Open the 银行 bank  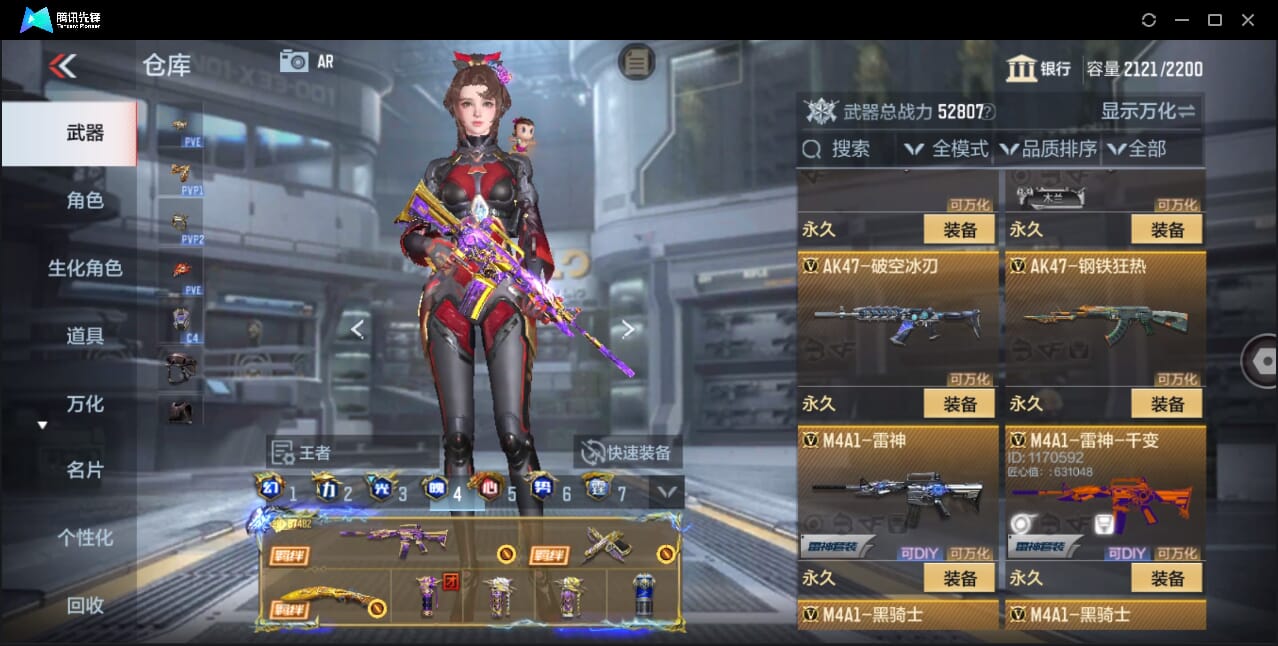(x=1039, y=69)
